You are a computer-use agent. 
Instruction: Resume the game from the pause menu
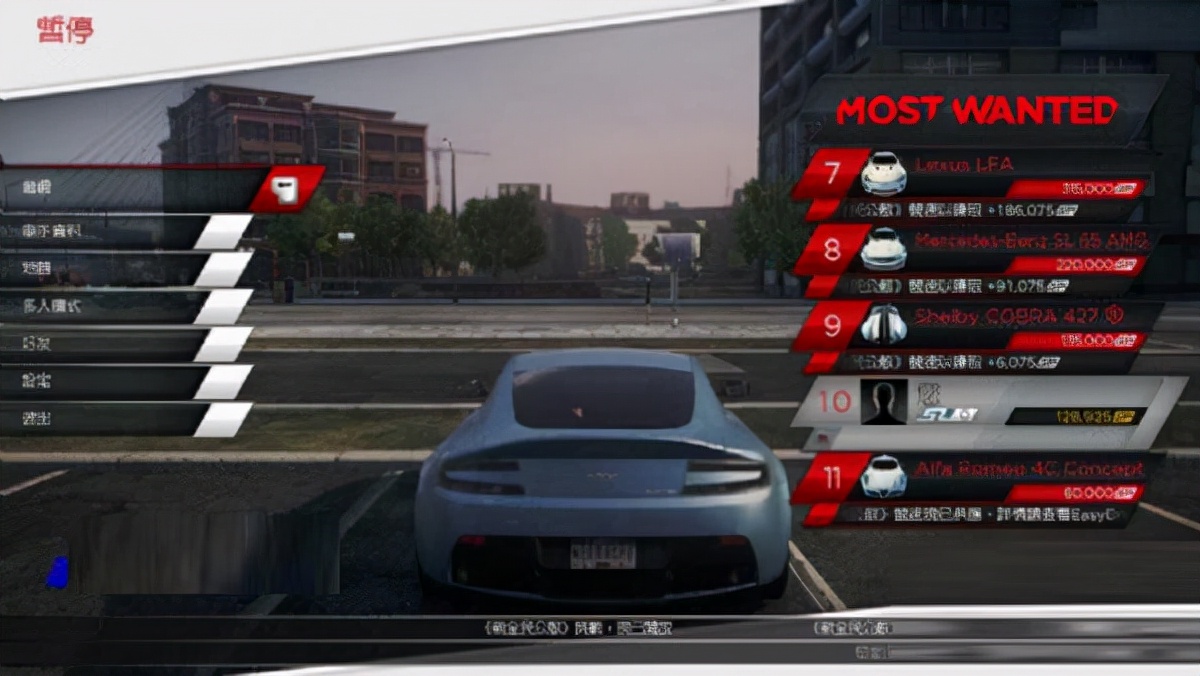tap(130, 189)
